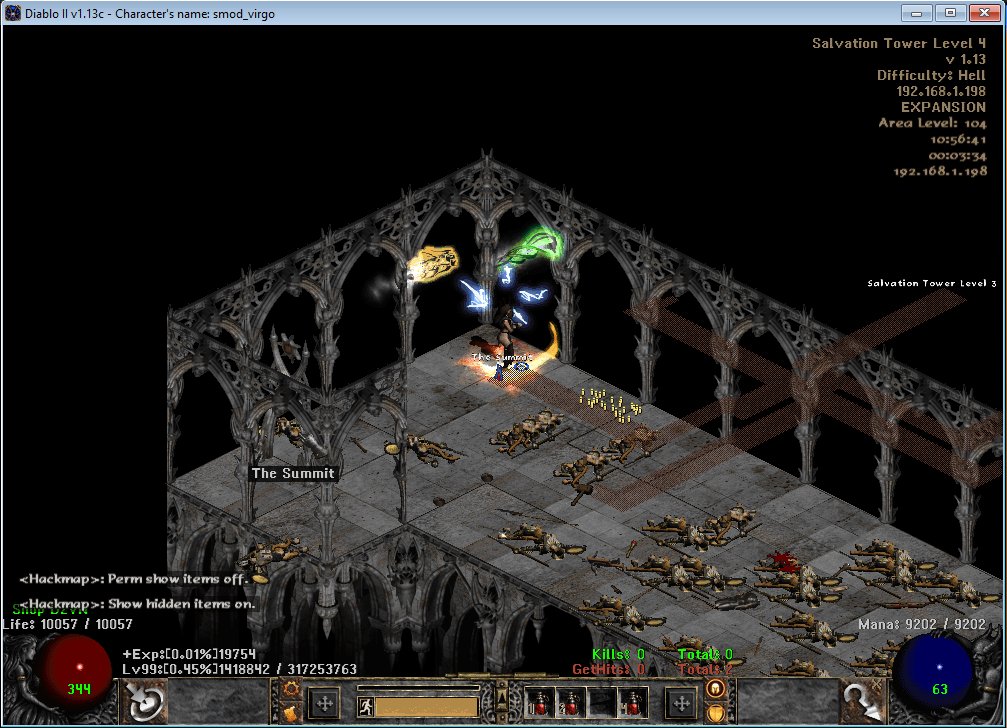Click the cross-arrow button beside the stamina bar
The height and width of the screenshot is (728, 1007).
coord(324,703)
